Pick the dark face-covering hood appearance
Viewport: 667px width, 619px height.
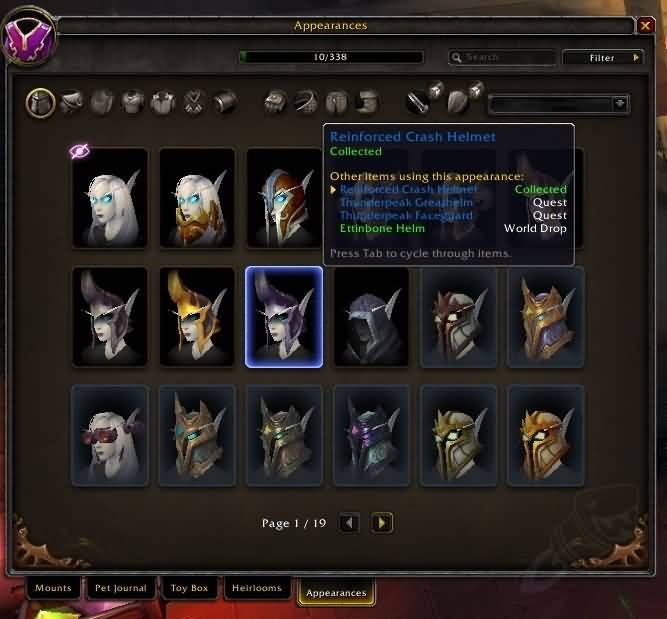pyautogui.click(x=371, y=317)
